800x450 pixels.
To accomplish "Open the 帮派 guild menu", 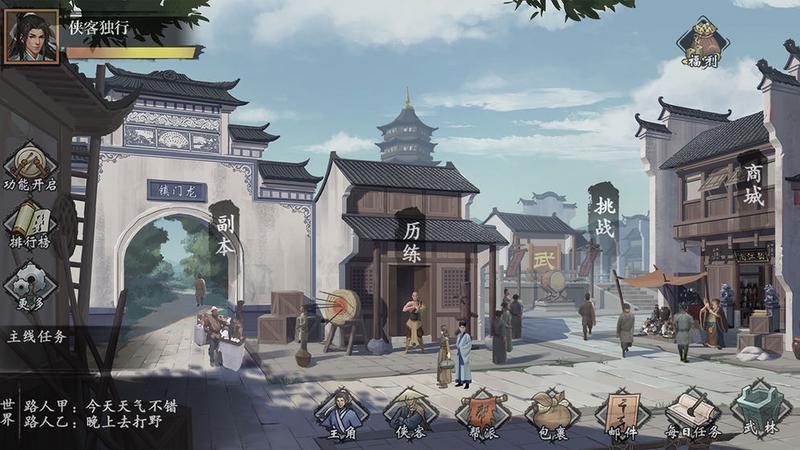I will pos(482,415).
